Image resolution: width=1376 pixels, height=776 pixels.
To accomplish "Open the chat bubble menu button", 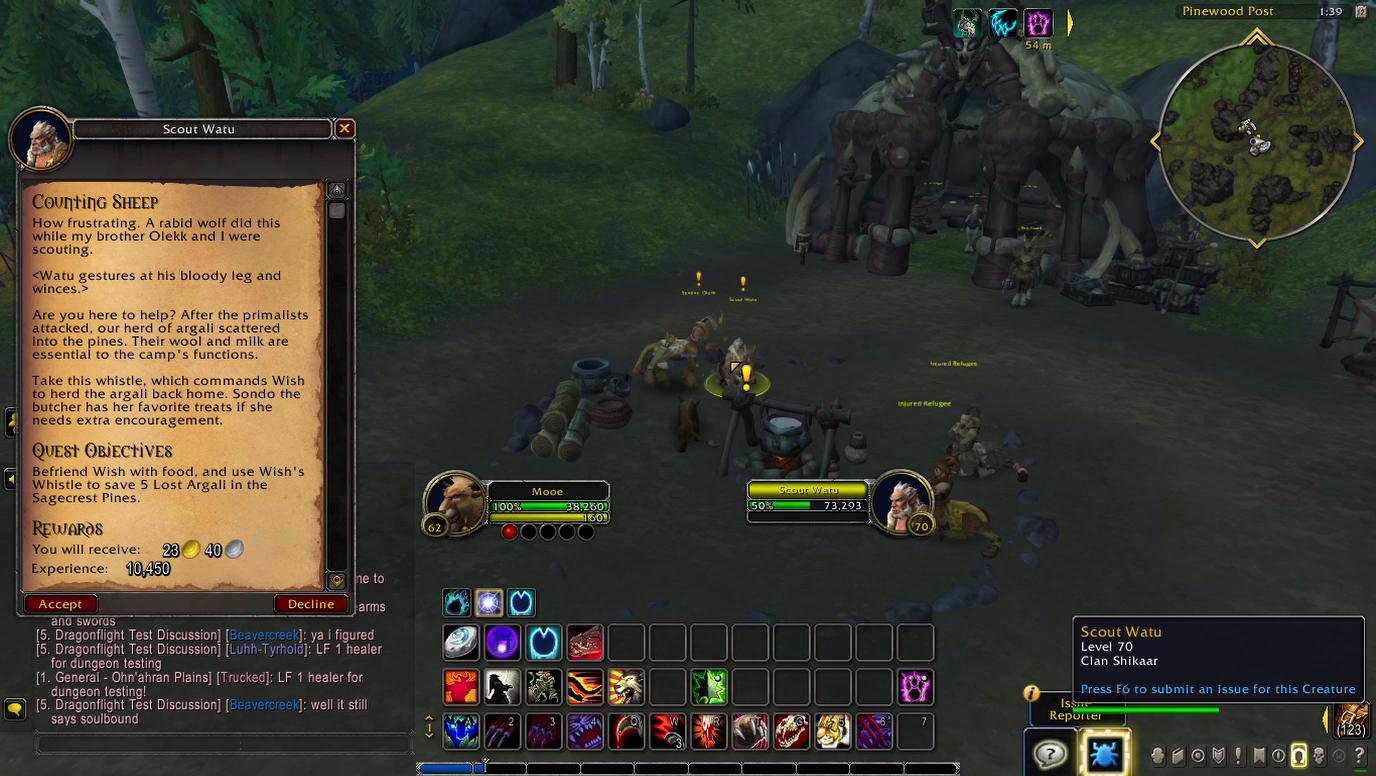I will [15, 709].
